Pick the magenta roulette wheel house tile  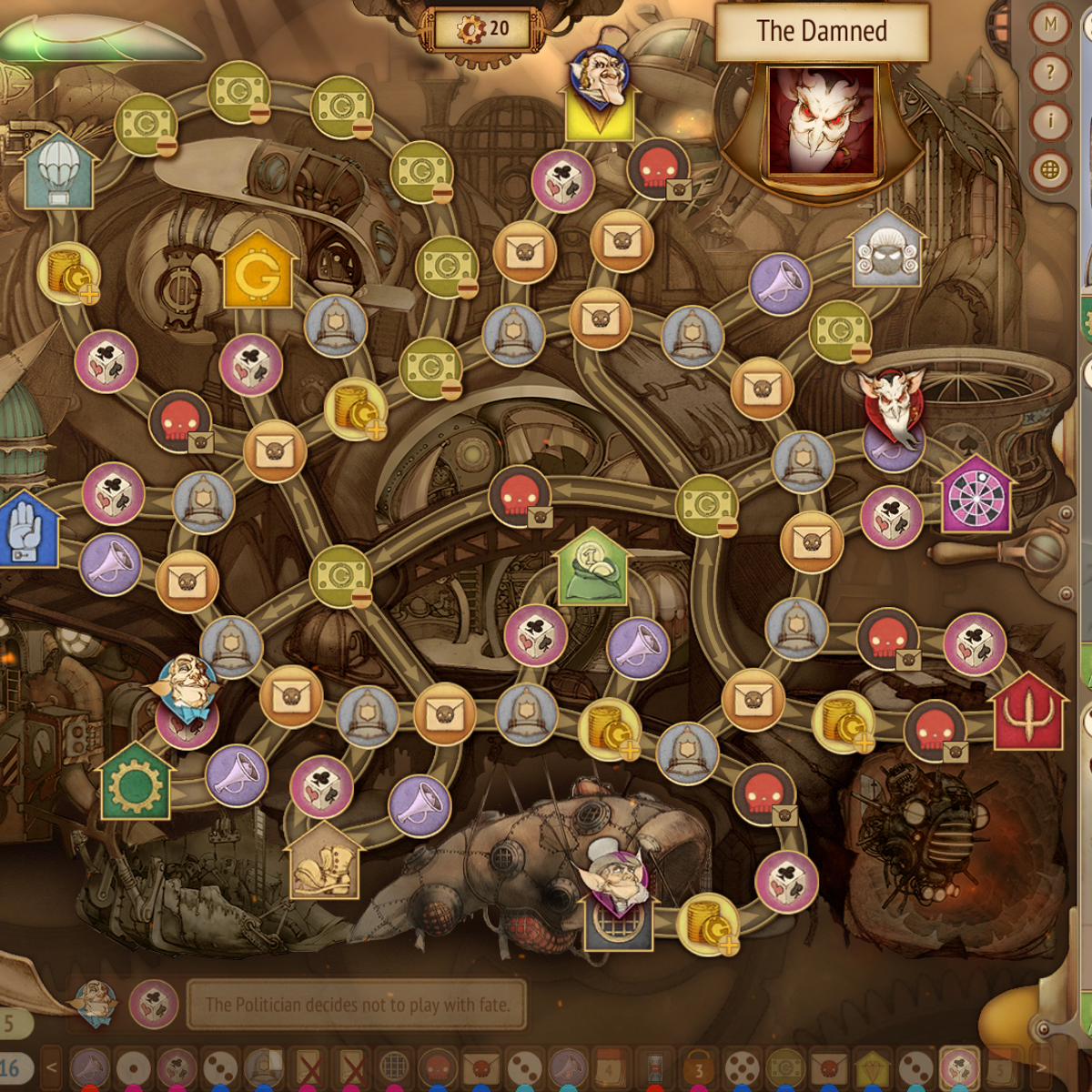(x=976, y=497)
